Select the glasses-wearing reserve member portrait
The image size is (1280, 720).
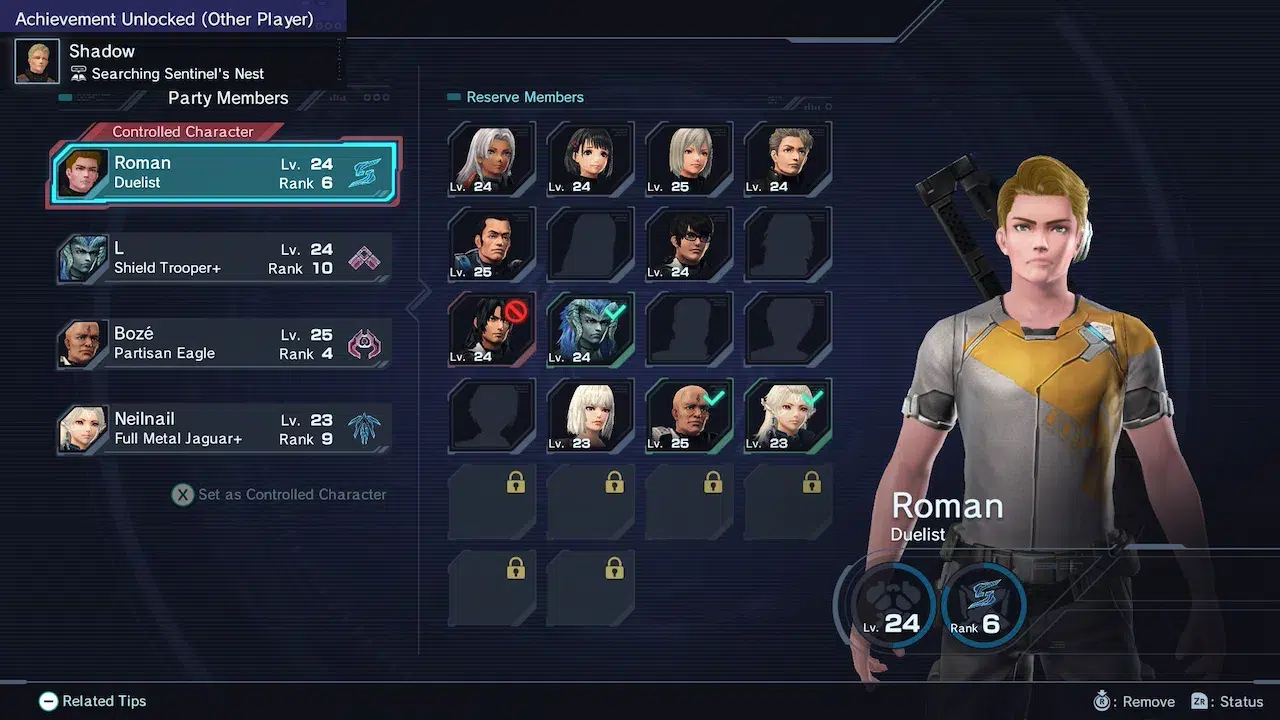pos(689,244)
